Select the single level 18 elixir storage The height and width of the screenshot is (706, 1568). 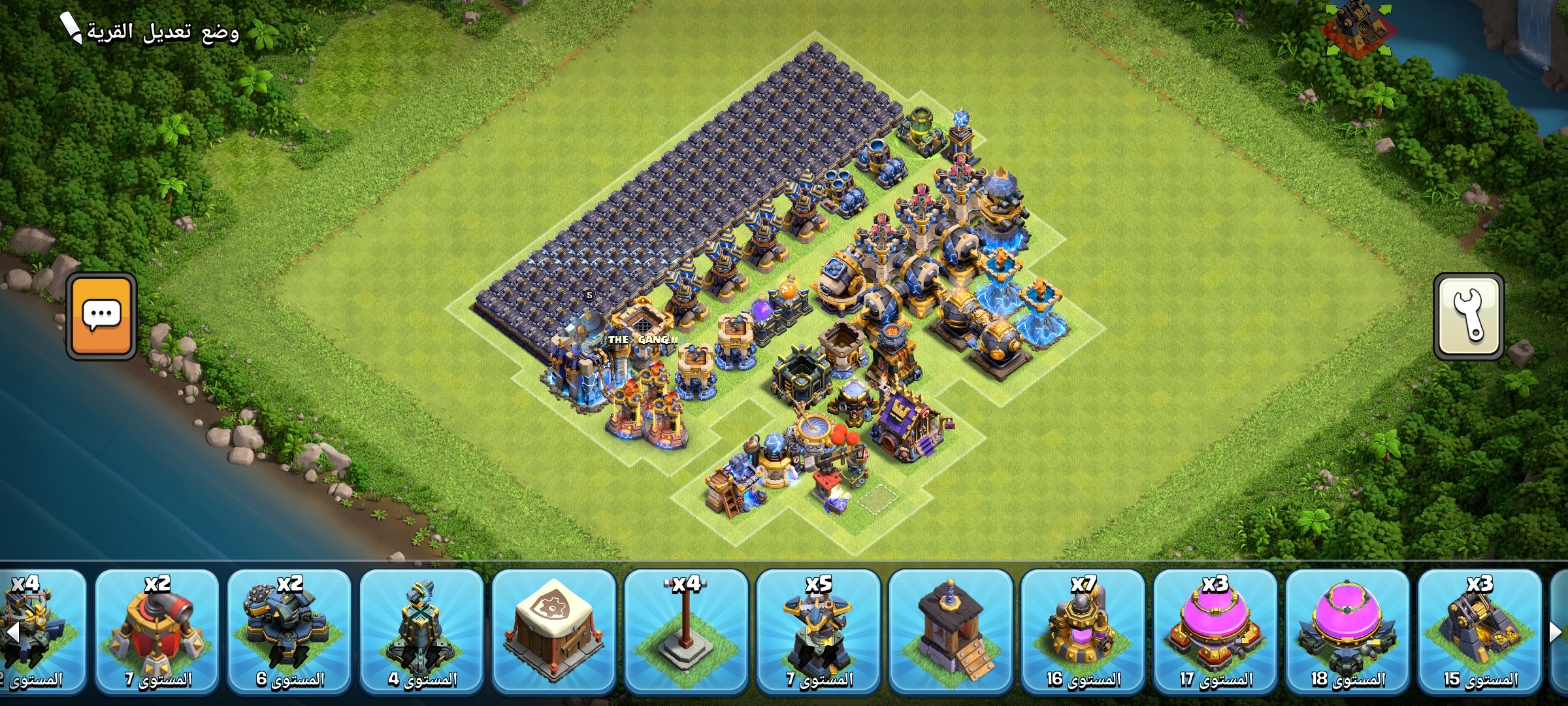1347,631
